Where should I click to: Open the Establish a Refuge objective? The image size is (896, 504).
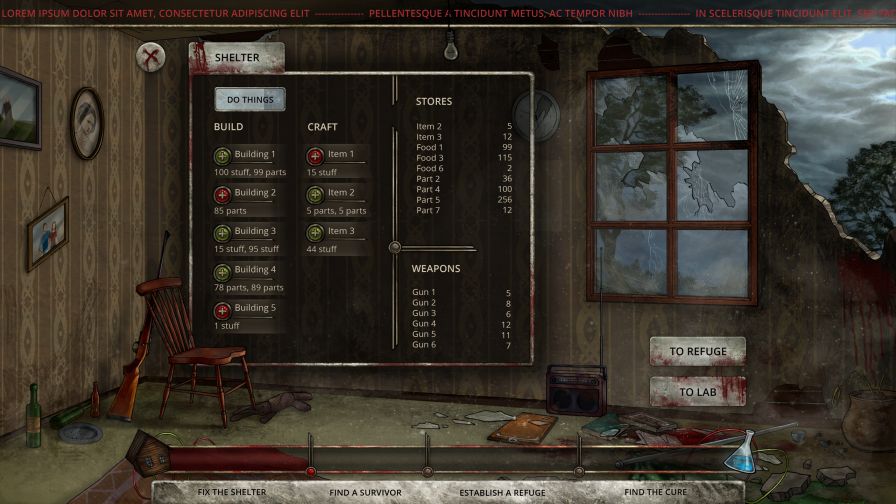point(502,492)
